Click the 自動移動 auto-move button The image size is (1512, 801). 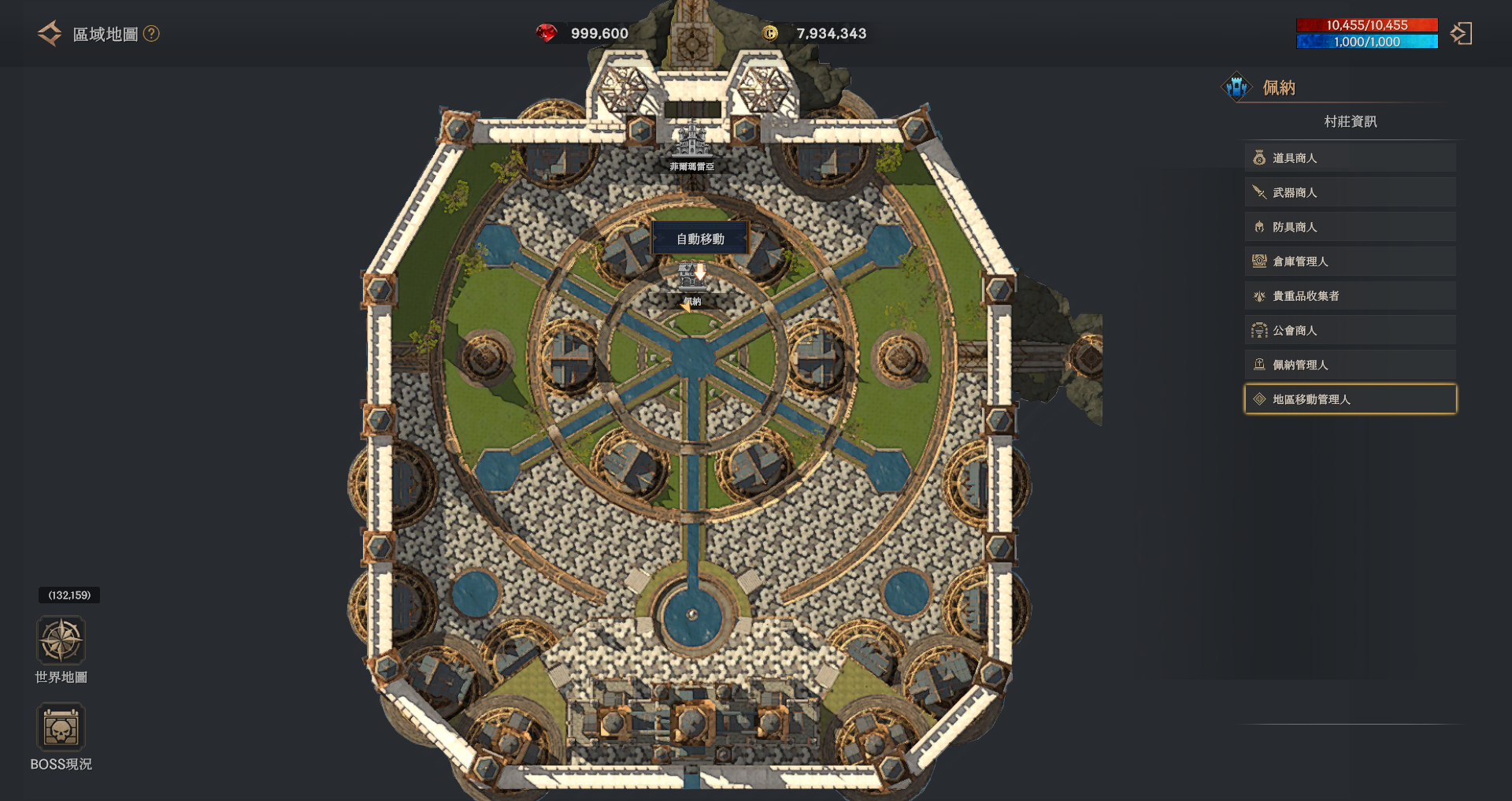(x=700, y=239)
